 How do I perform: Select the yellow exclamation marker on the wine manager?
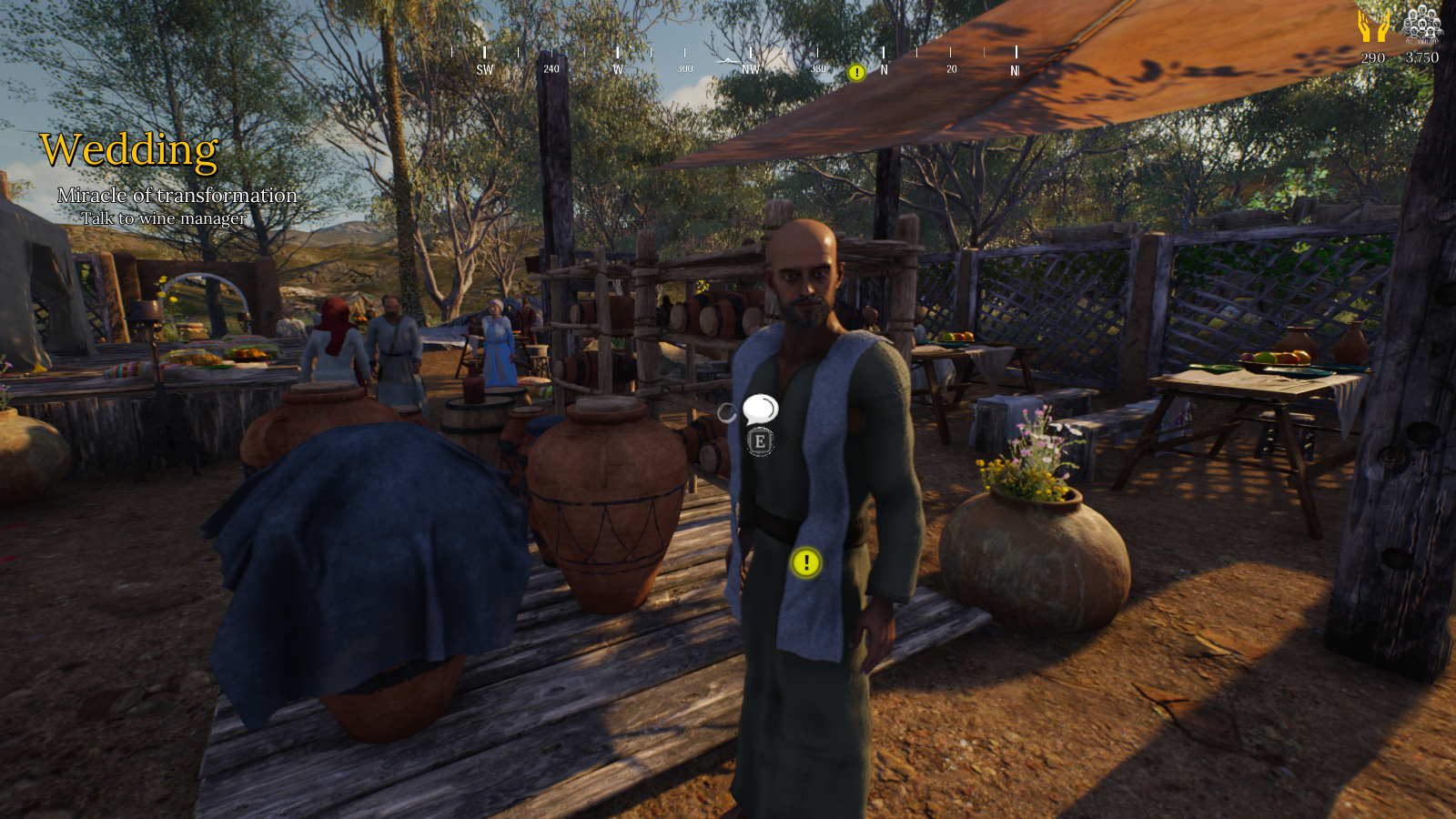click(805, 563)
